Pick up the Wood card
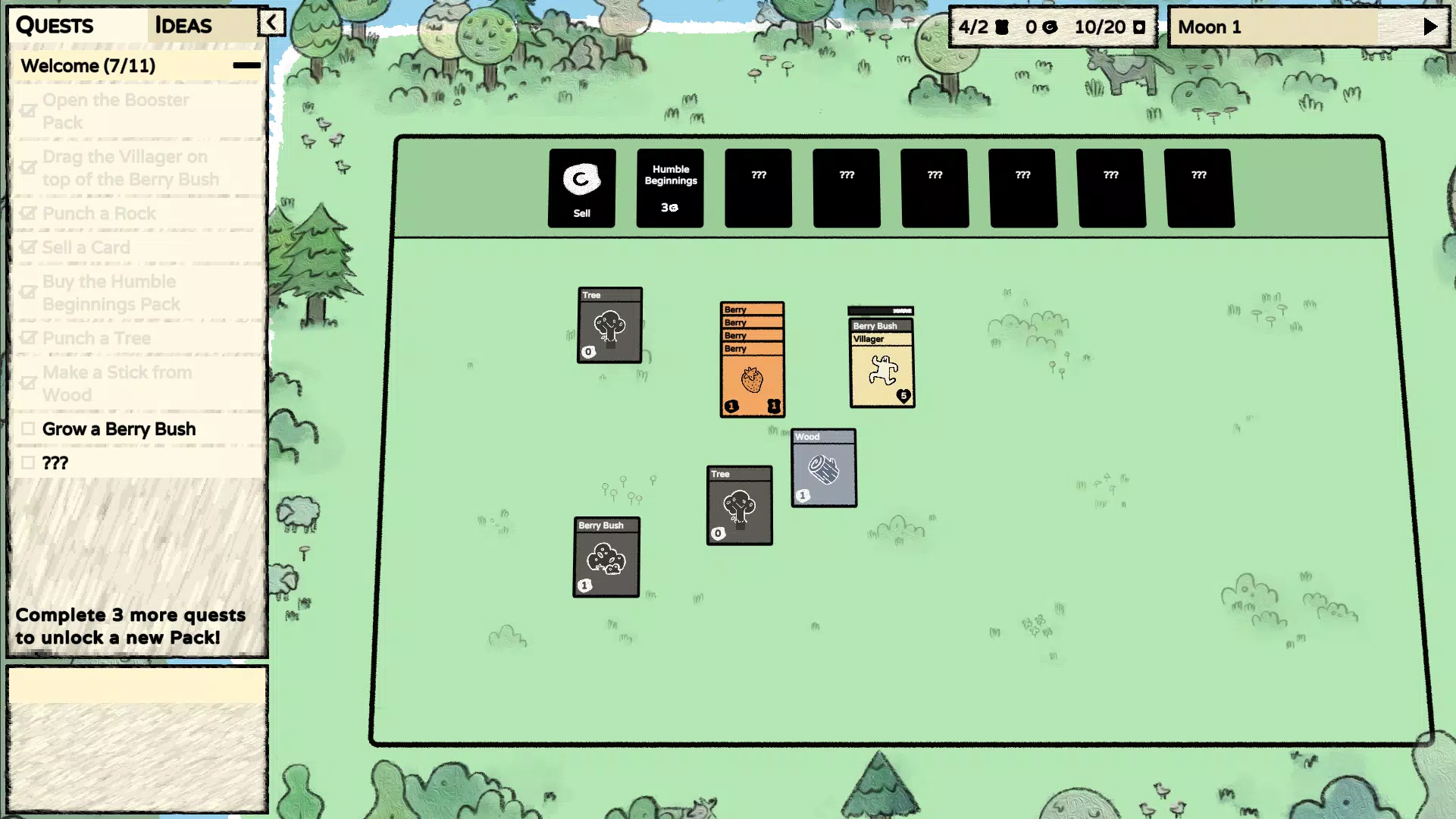Viewport: 1456px width, 819px height. [x=824, y=466]
